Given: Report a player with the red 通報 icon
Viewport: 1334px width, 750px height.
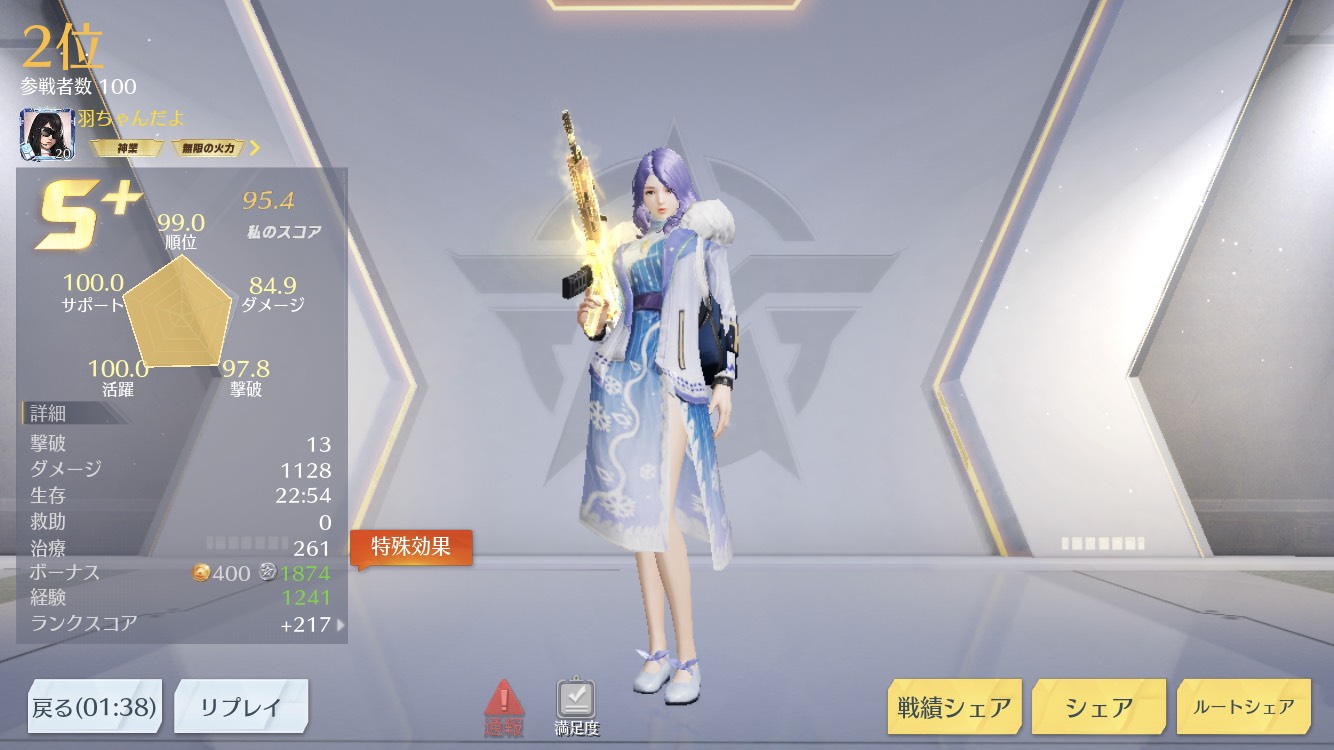Looking at the screenshot, I should [504, 707].
